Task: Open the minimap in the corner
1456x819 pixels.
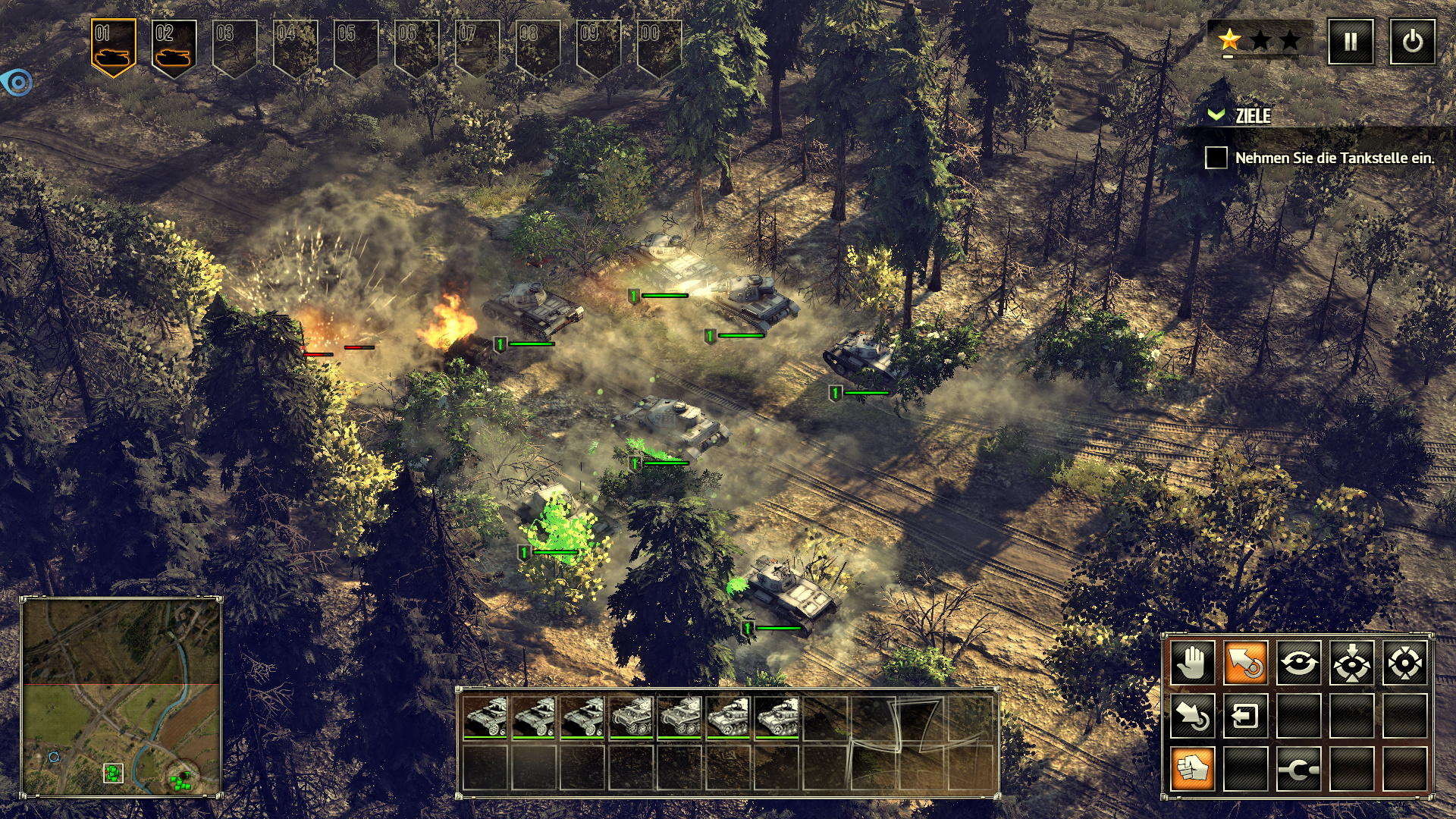Action: click(121, 696)
